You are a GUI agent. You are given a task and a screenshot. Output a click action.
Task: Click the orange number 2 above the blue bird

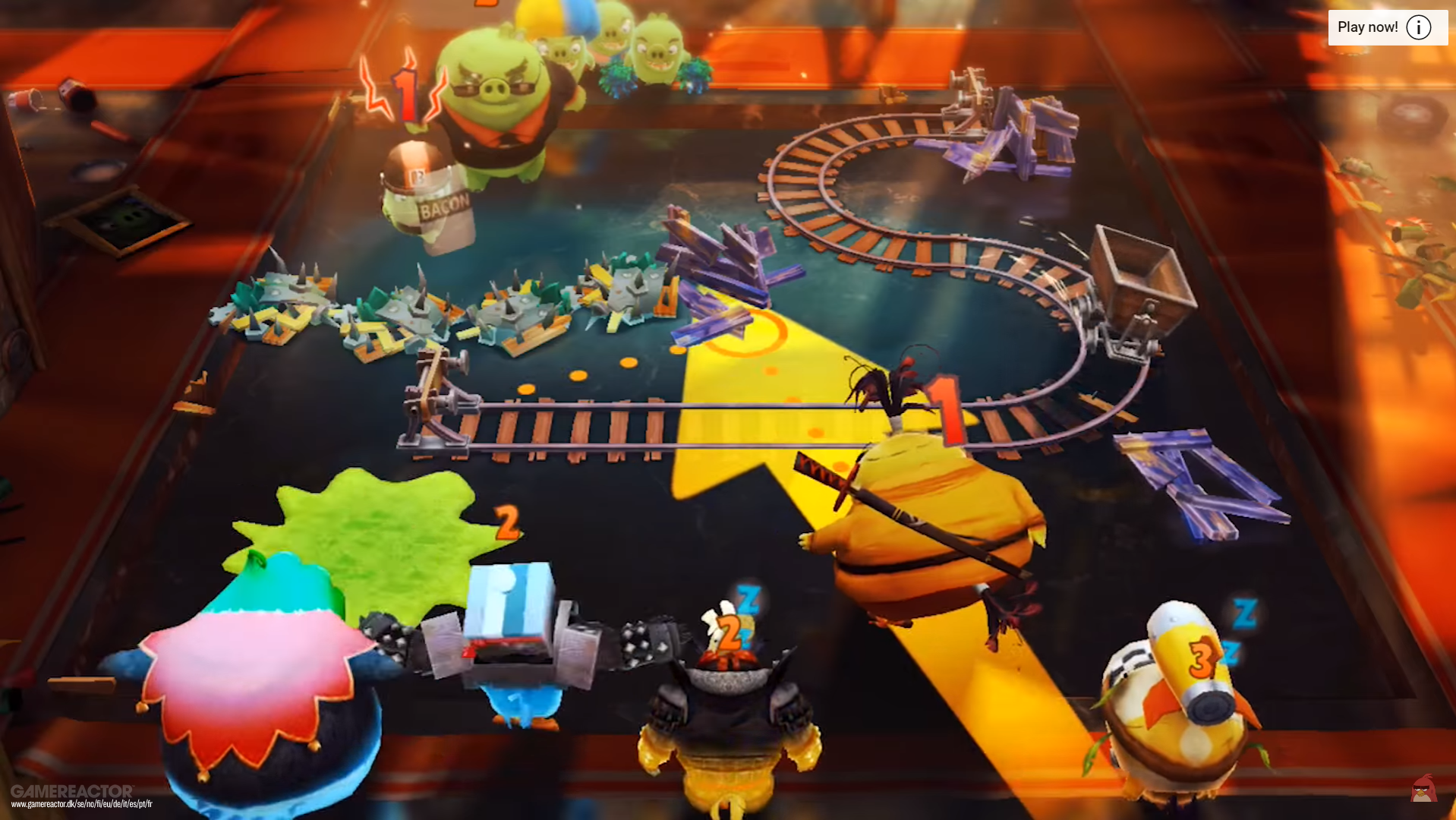(507, 524)
